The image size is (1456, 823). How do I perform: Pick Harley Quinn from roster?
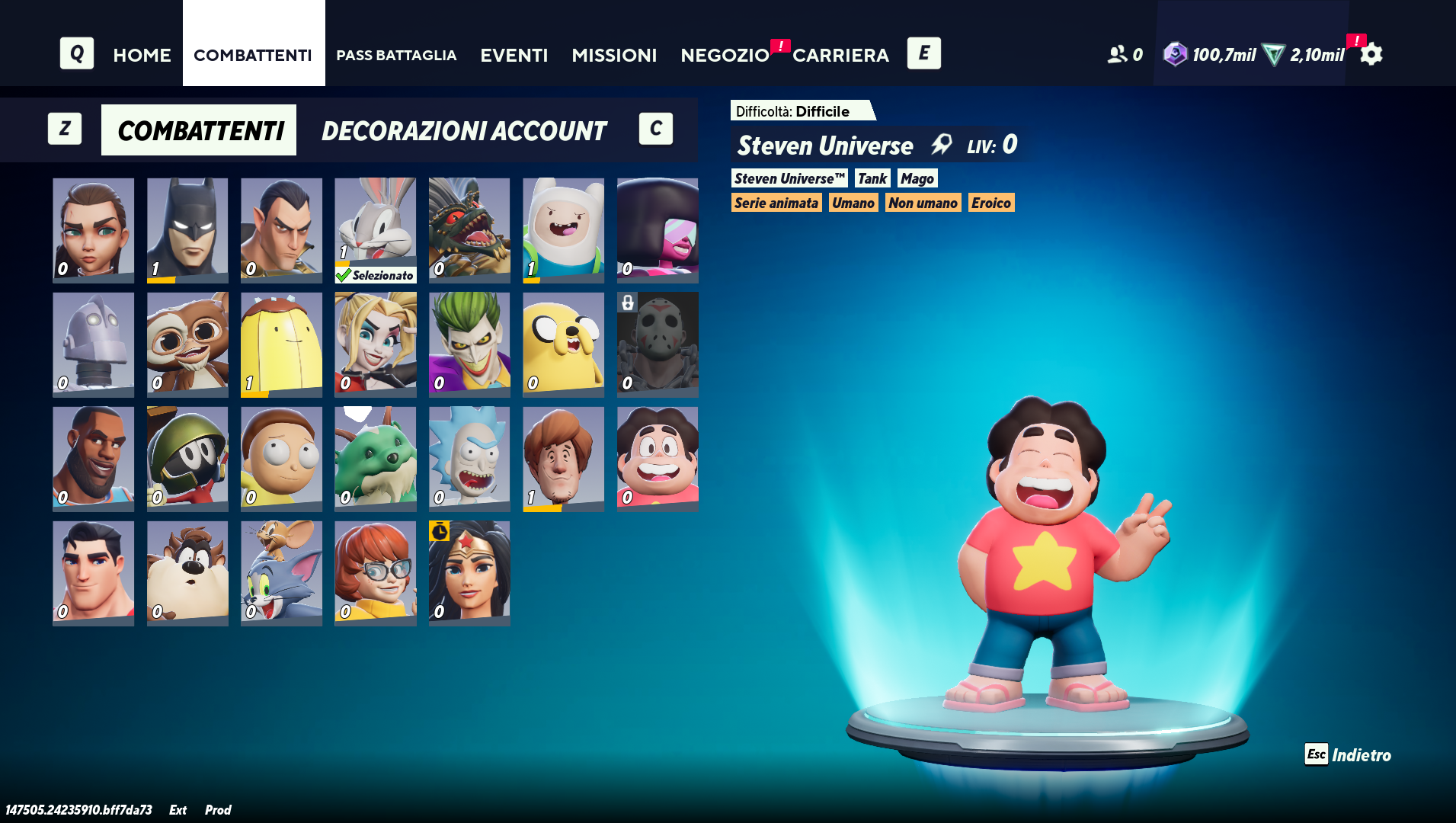(x=376, y=344)
